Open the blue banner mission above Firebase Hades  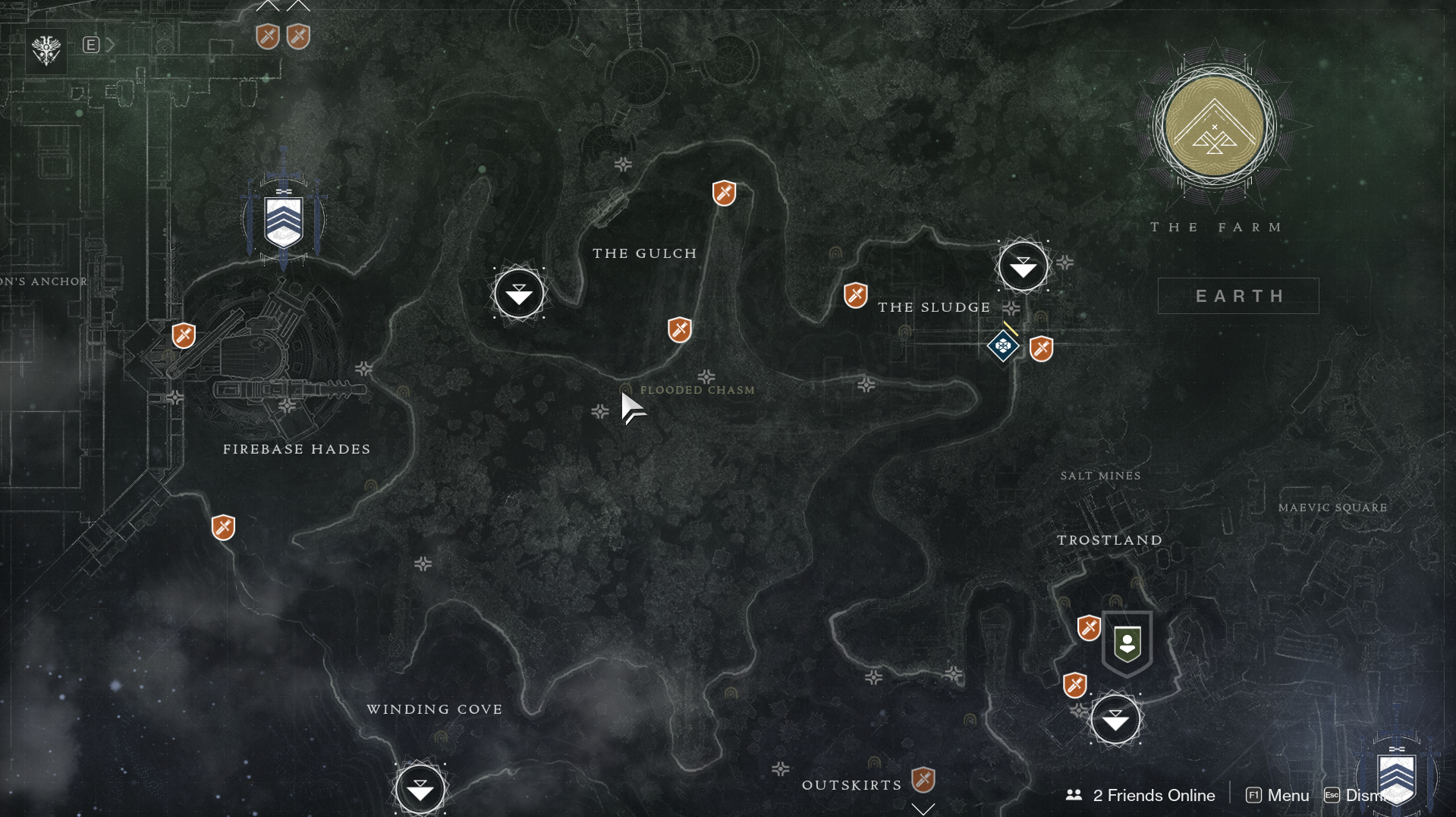284,221
